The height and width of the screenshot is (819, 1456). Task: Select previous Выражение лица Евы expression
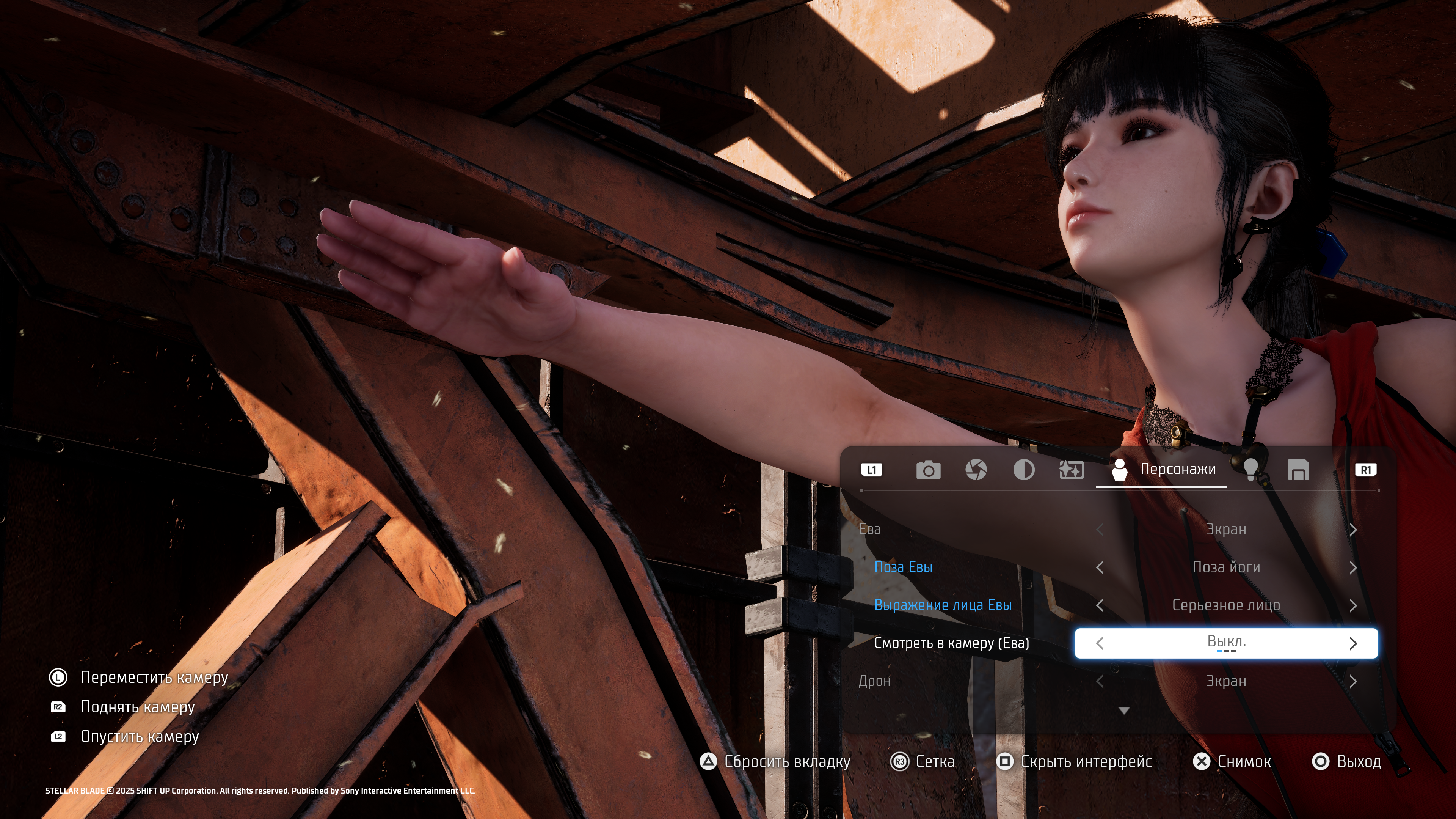coord(1100,605)
